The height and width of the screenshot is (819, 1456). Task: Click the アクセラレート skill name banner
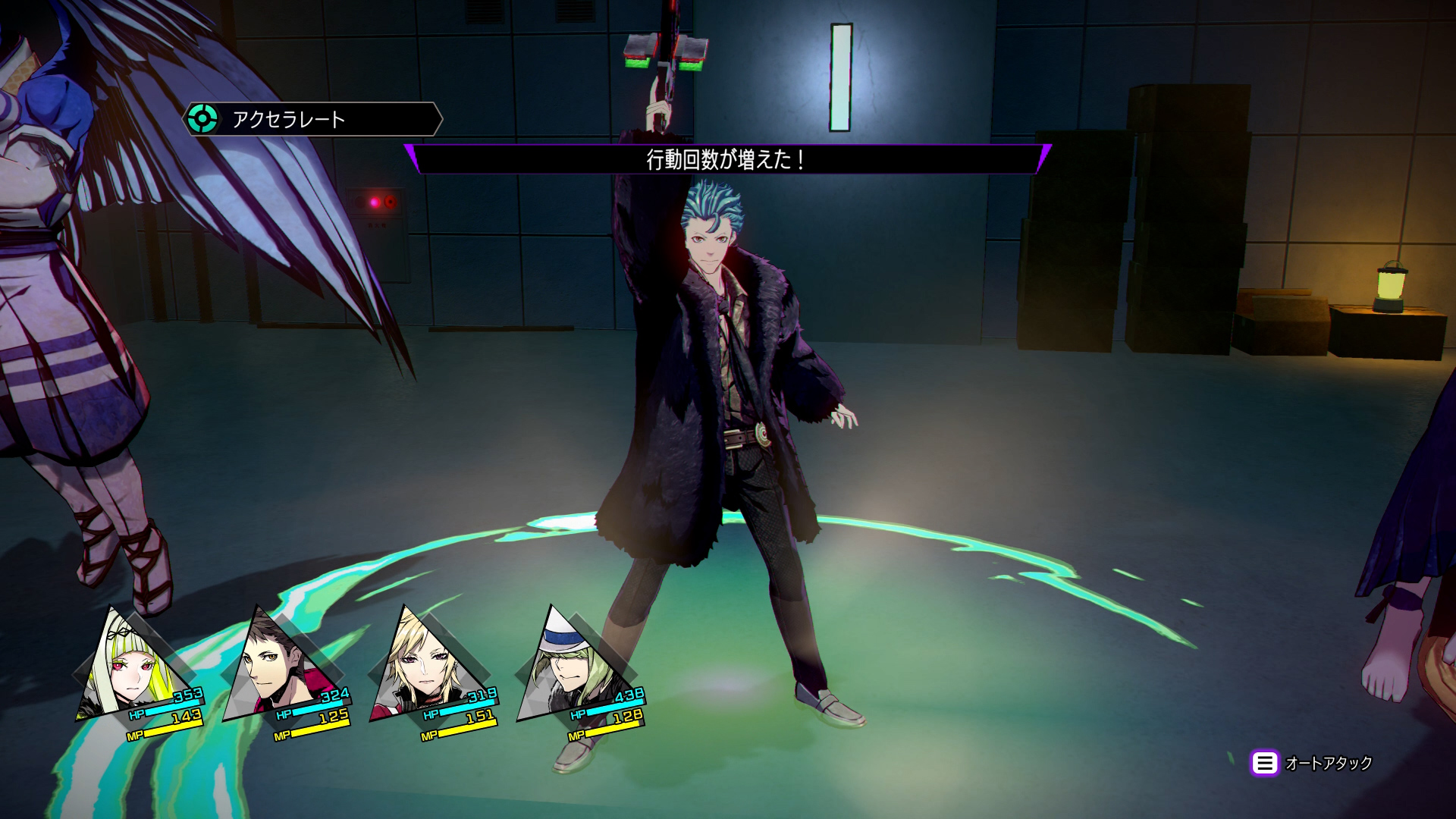click(312, 119)
